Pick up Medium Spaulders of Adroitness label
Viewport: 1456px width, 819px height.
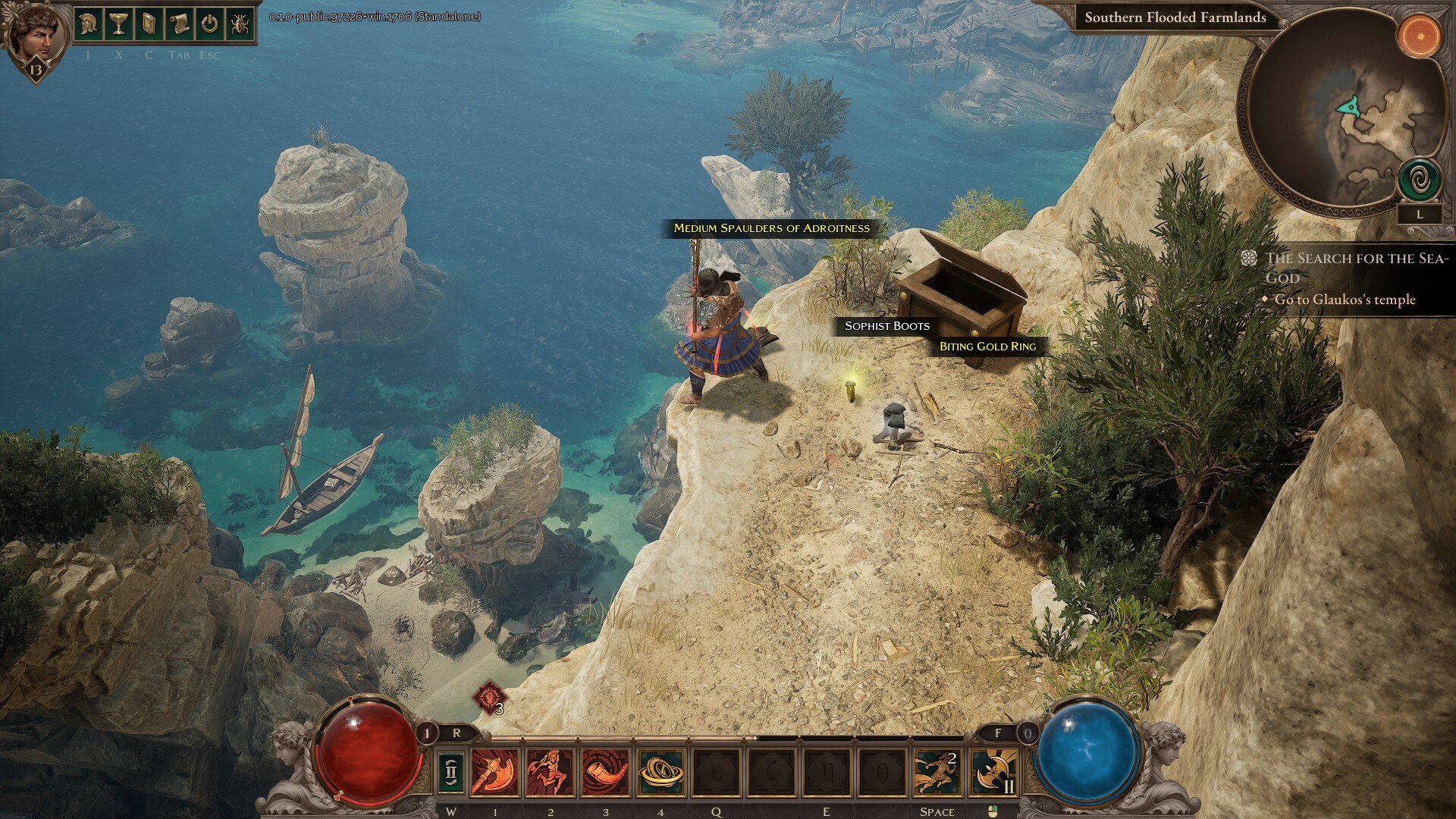[771, 228]
